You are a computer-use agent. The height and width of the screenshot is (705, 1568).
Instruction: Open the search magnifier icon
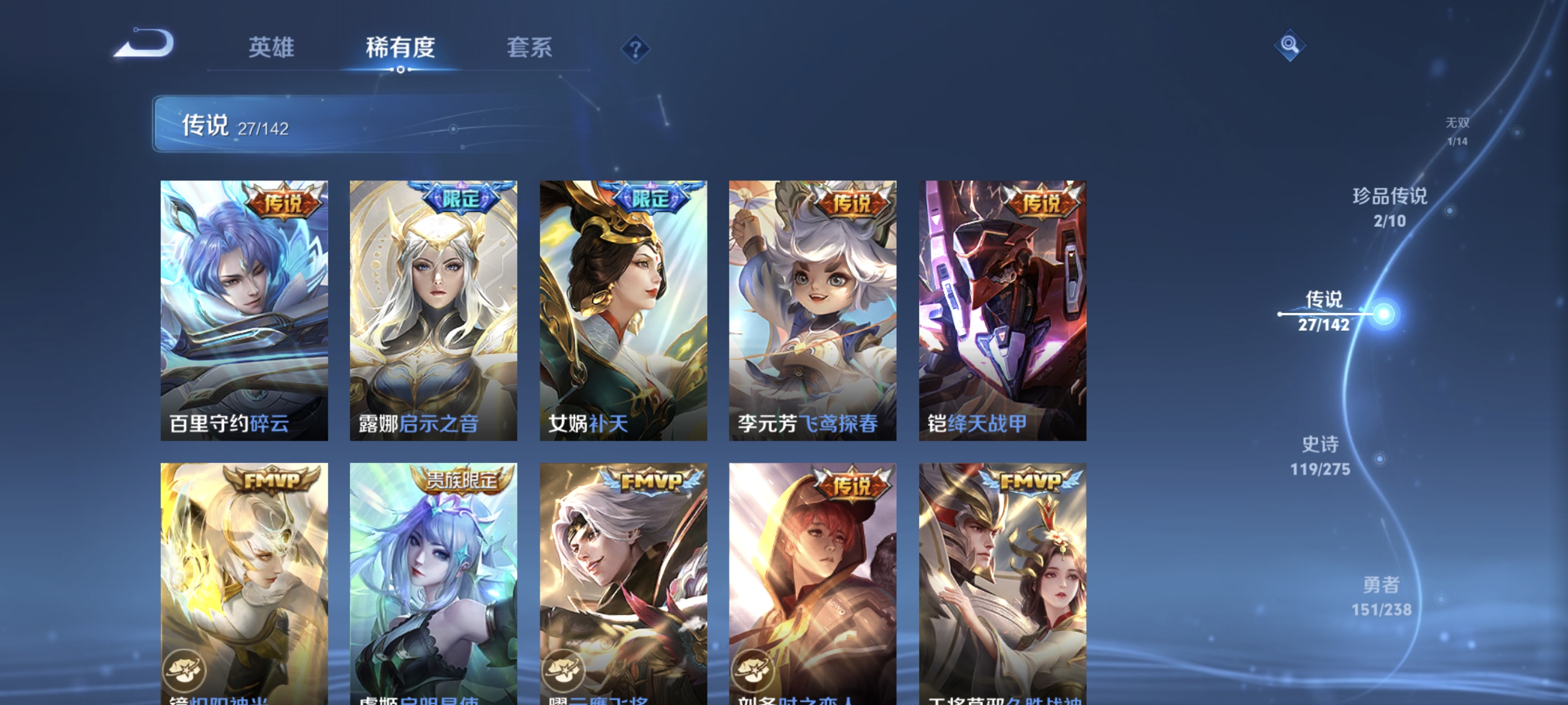pyautogui.click(x=1290, y=45)
